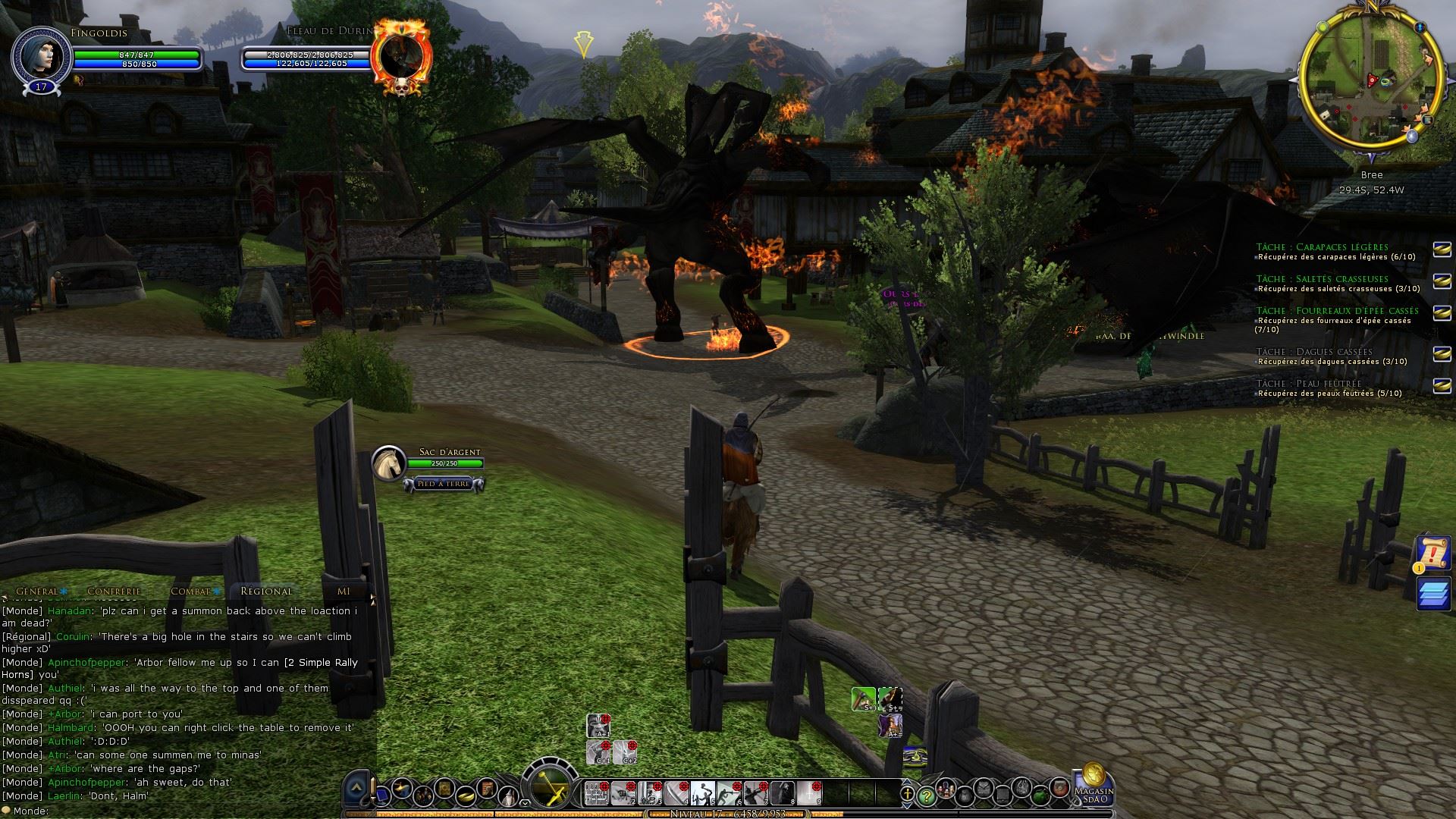1456x819 pixels.
Task: Open the Bree minimap
Action: (x=1371, y=79)
